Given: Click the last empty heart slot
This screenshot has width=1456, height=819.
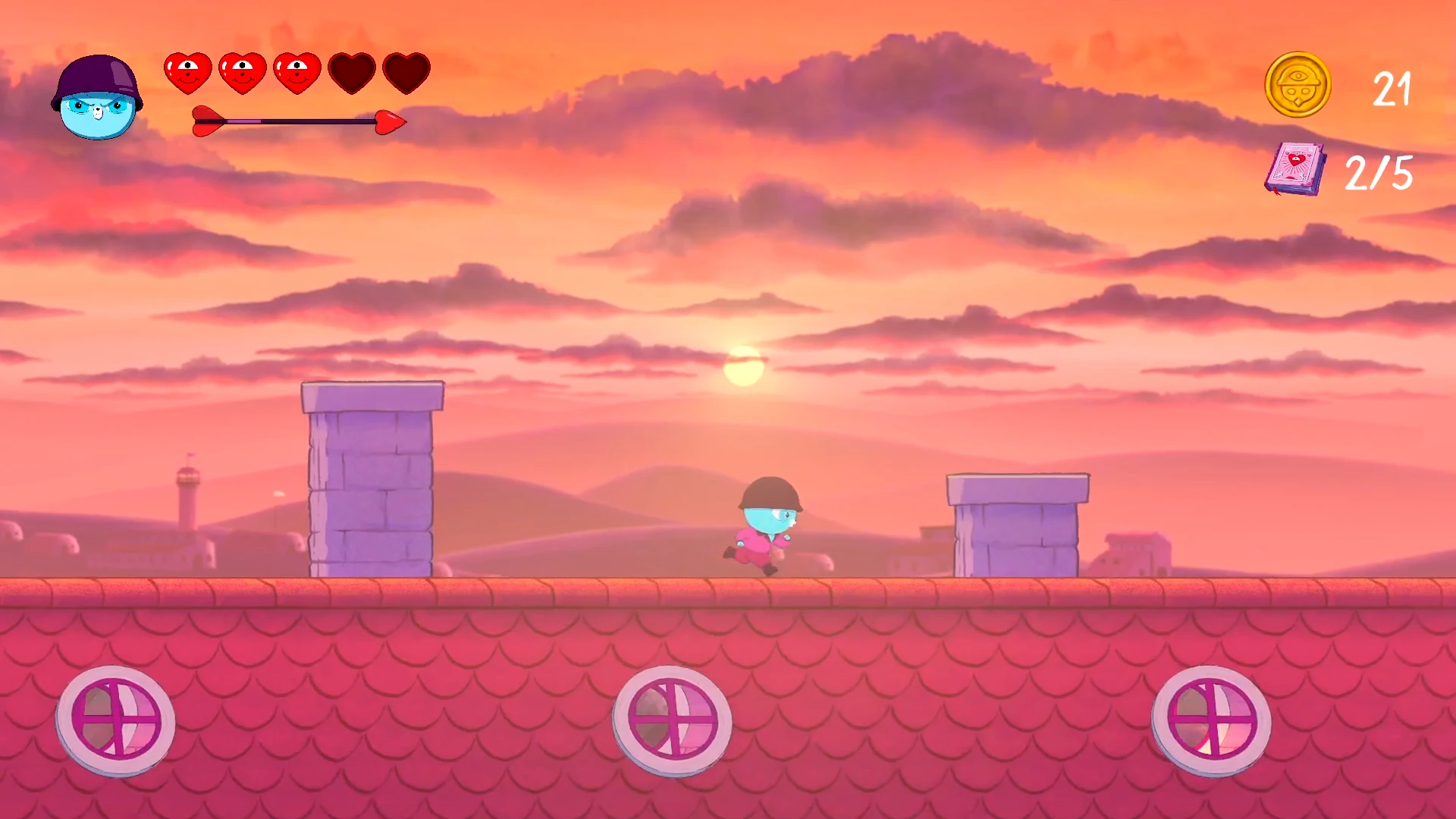Looking at the screenshot, I should [x=406, y=72].
